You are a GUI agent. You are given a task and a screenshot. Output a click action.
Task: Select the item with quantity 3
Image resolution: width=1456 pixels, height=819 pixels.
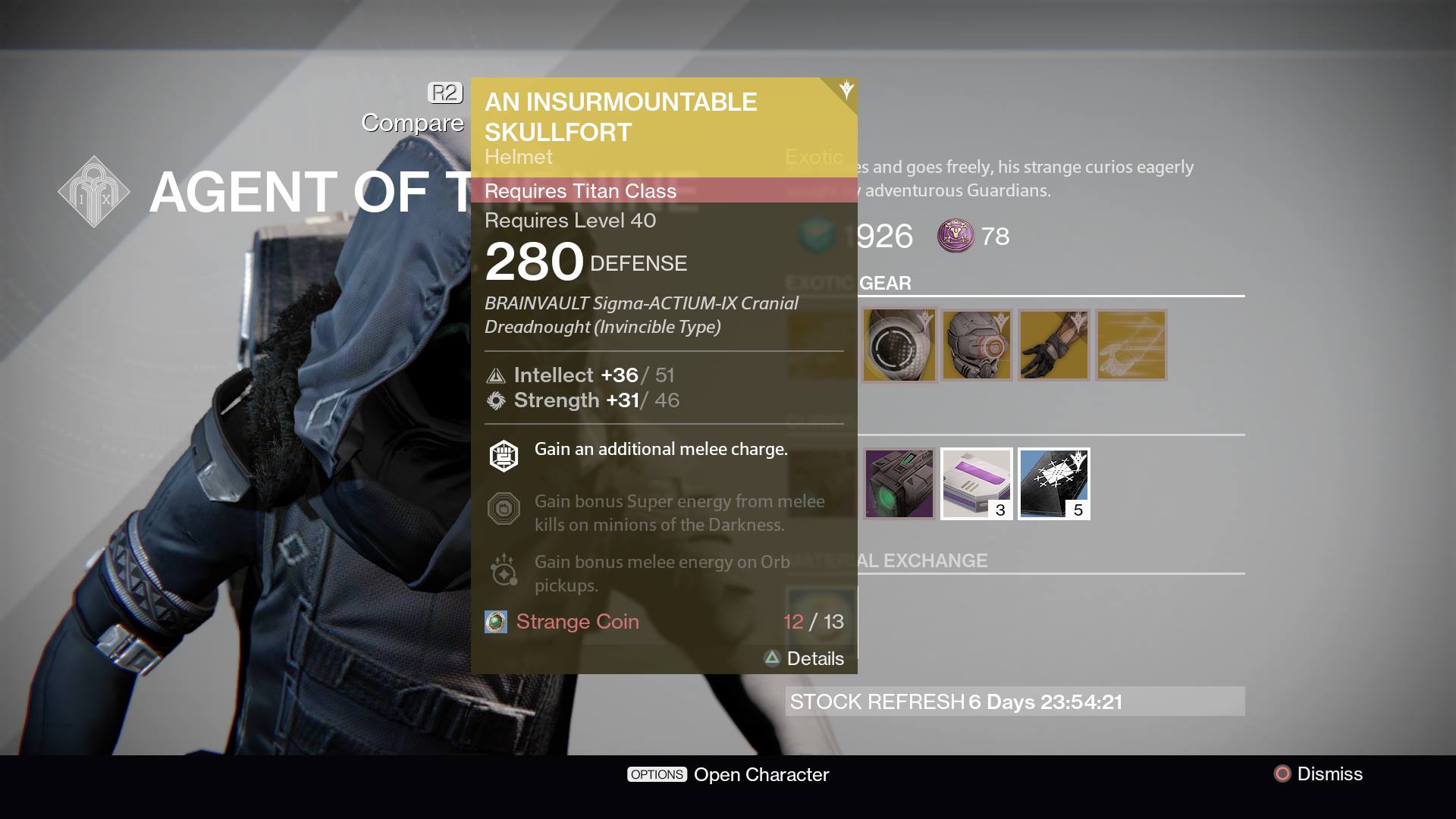click(977, 483)
